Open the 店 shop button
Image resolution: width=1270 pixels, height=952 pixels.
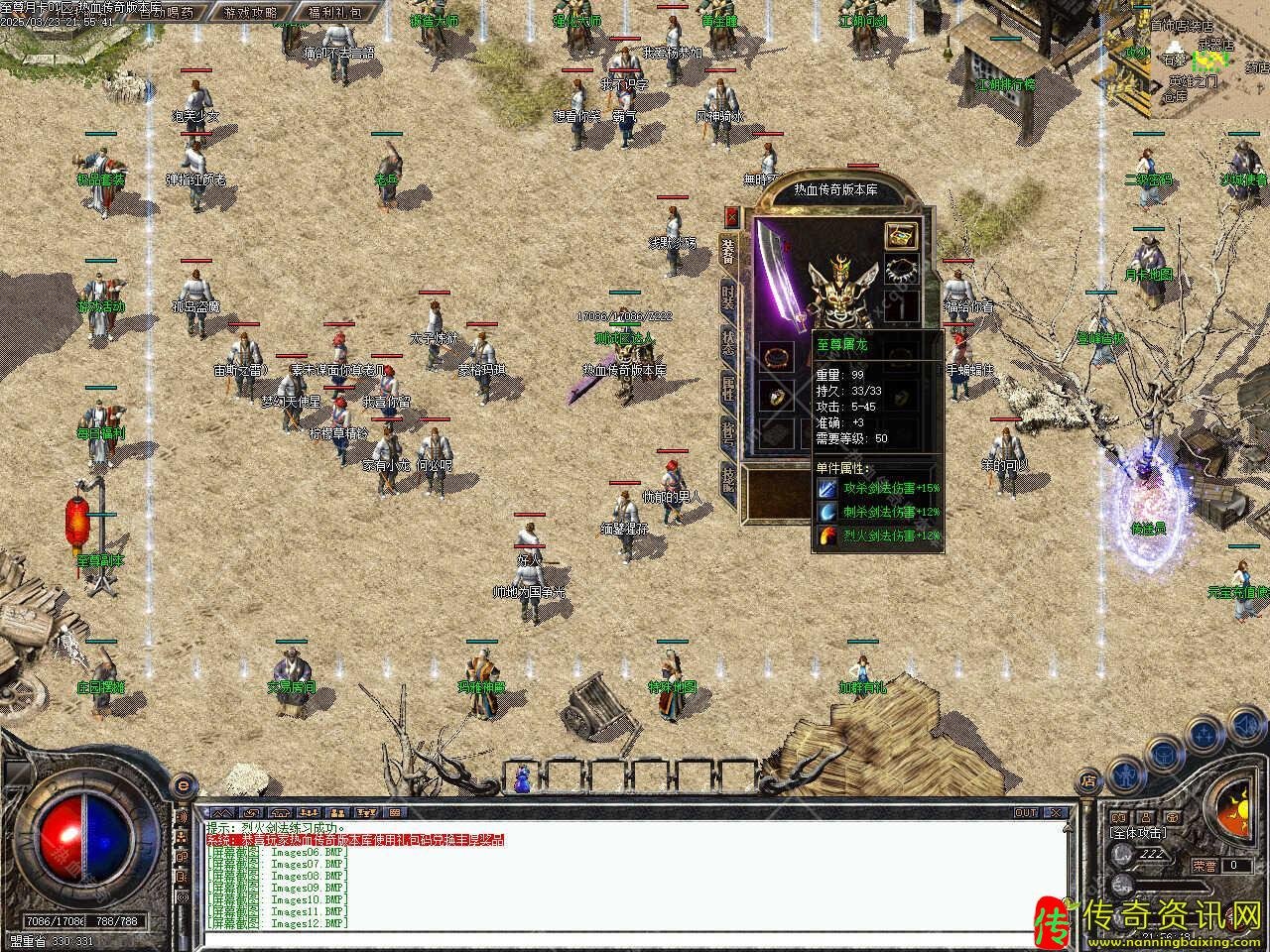(1088, 780)
